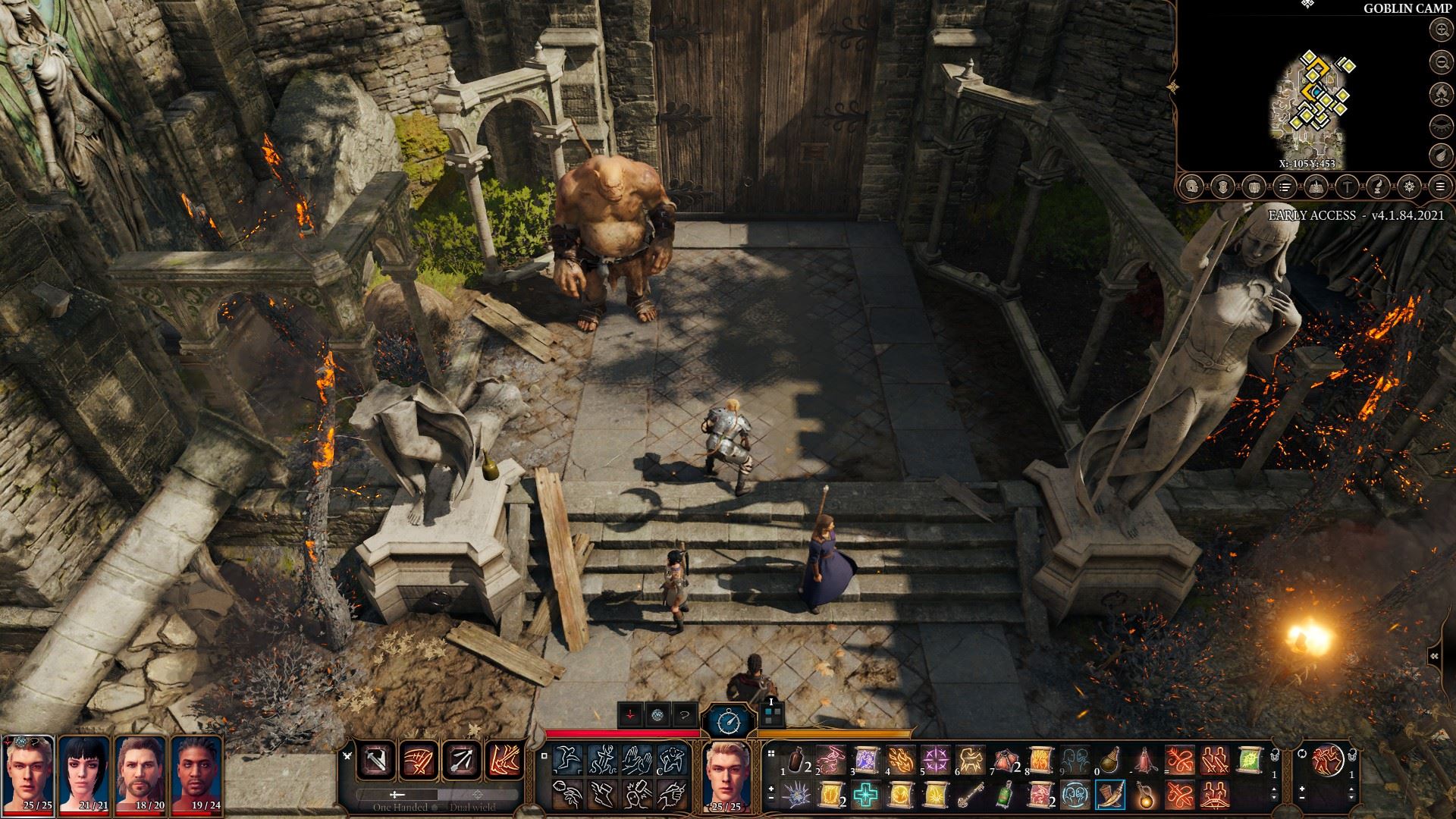Use the green potion bottle in hotbar
This screenshot has width=1456, height=819.
pos(1005,795)
